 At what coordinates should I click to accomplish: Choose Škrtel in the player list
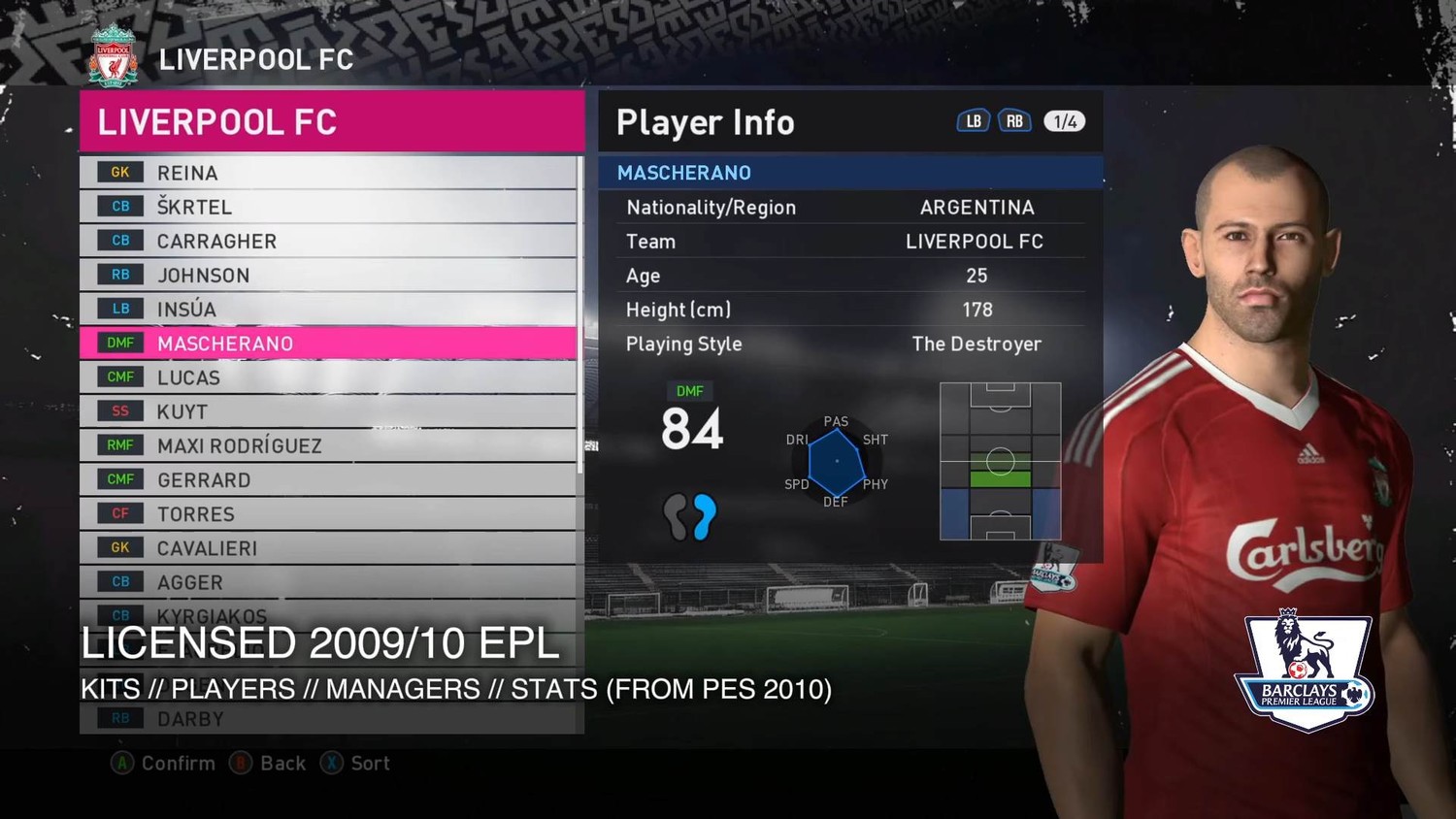328,207
